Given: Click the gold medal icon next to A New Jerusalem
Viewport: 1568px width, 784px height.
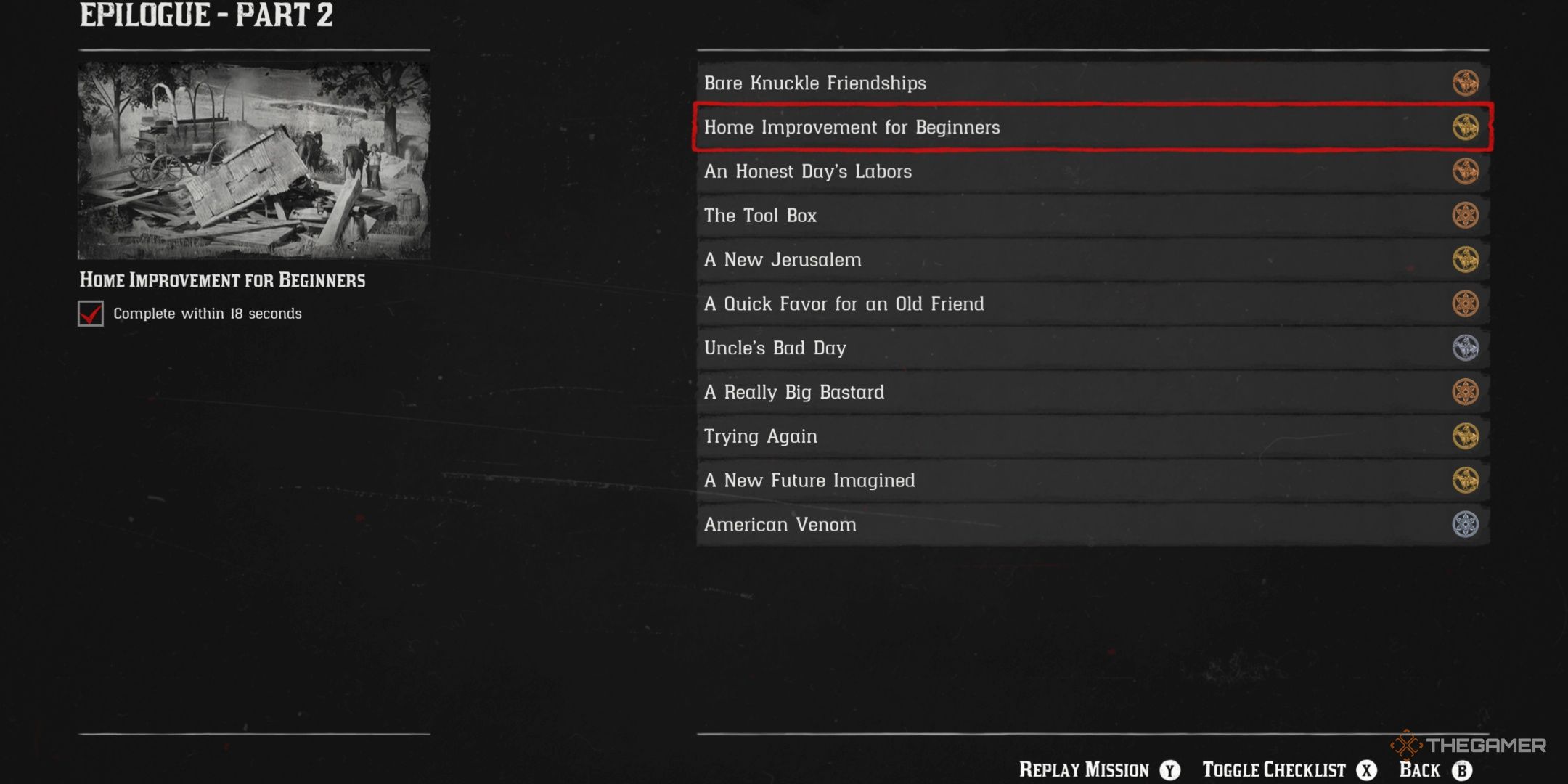Looking at the screenshot, I should (x=1465, y=259).
